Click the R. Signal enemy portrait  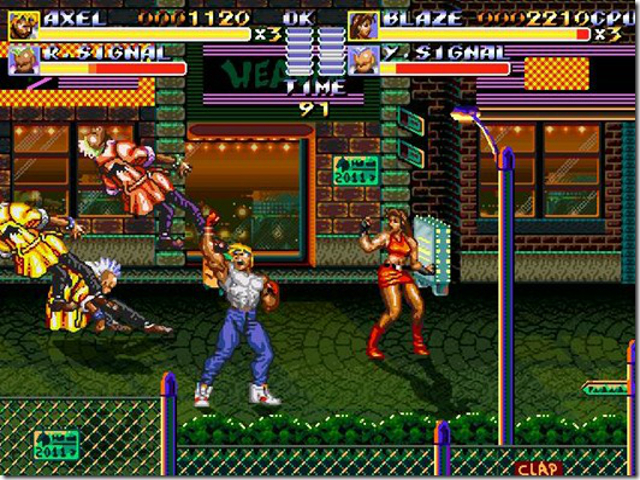[x=23, y=60]
